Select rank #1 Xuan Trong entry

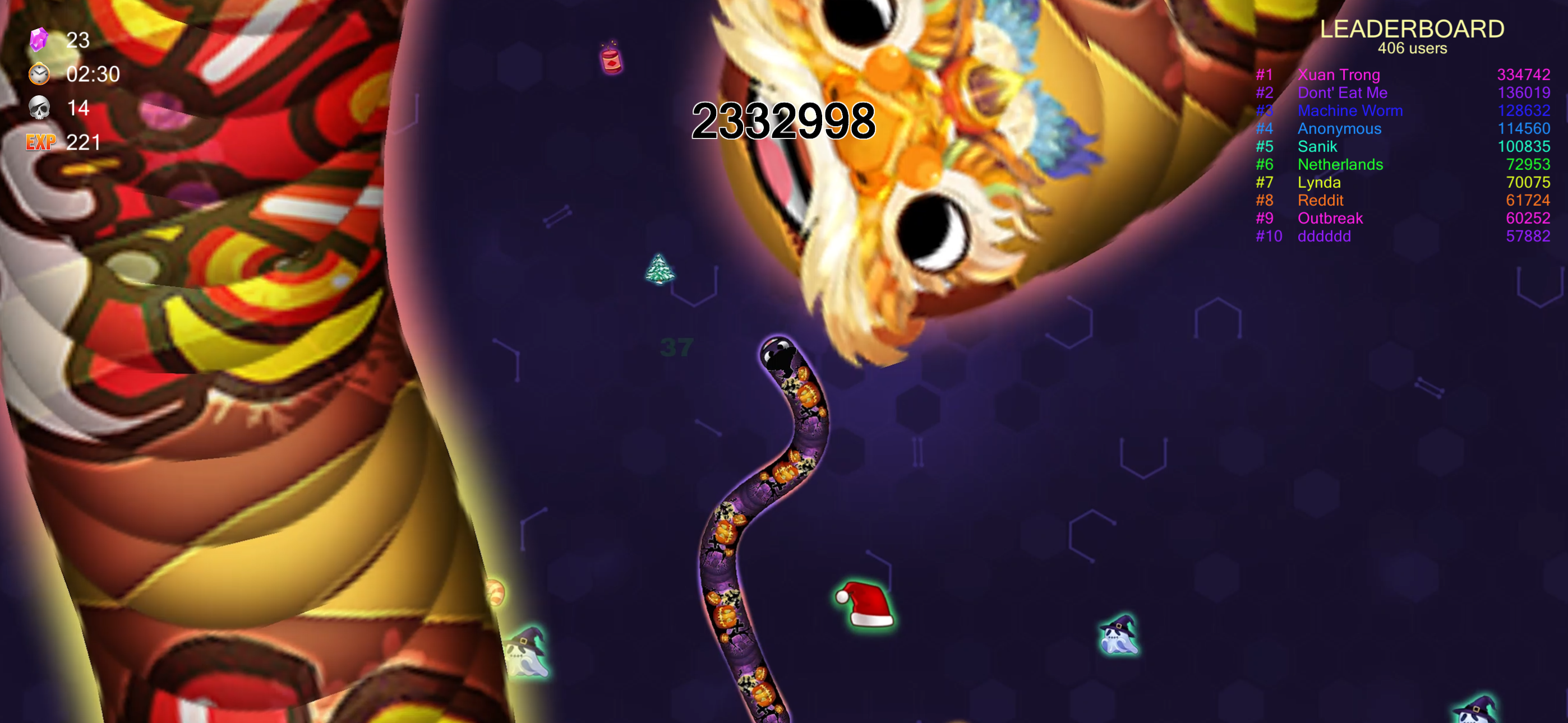[x=1338, y=75]
